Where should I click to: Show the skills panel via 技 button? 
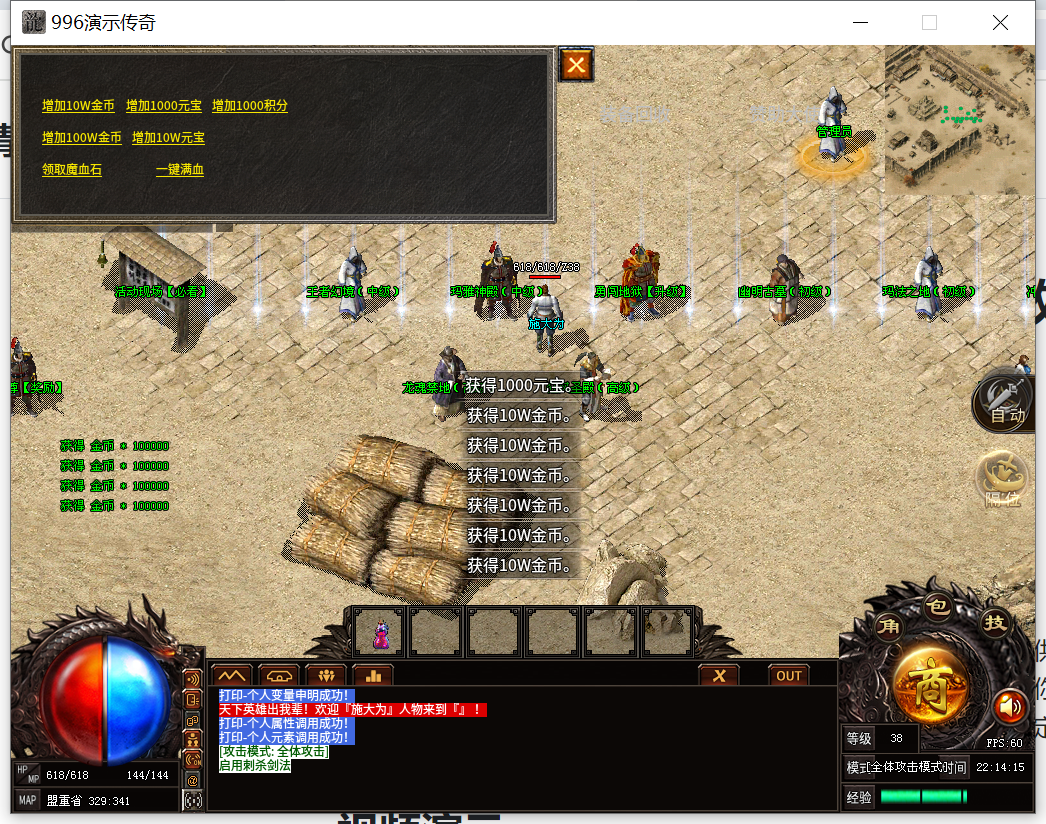(995, 622)
